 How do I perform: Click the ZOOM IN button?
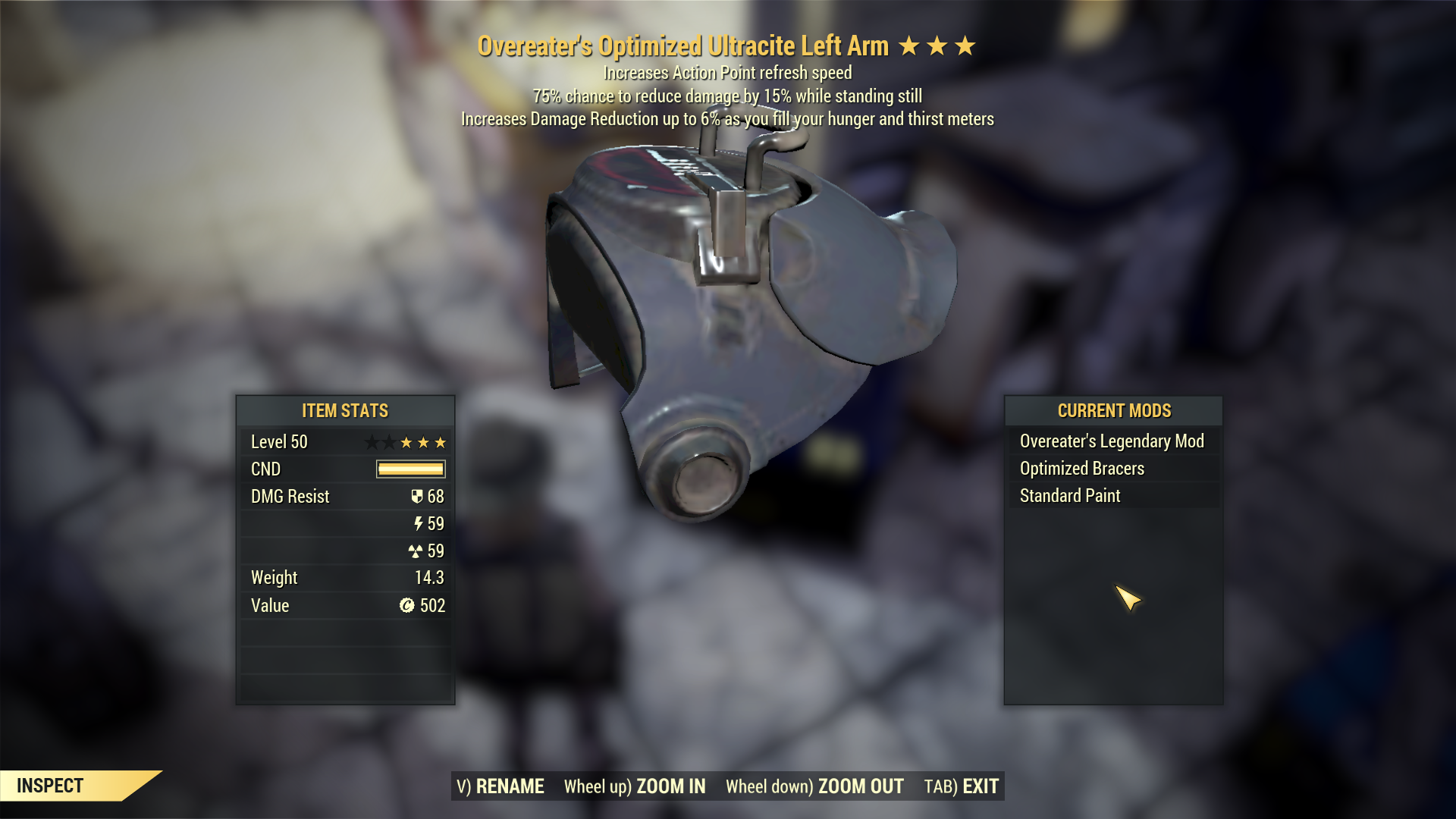click(x=635, y=786)
